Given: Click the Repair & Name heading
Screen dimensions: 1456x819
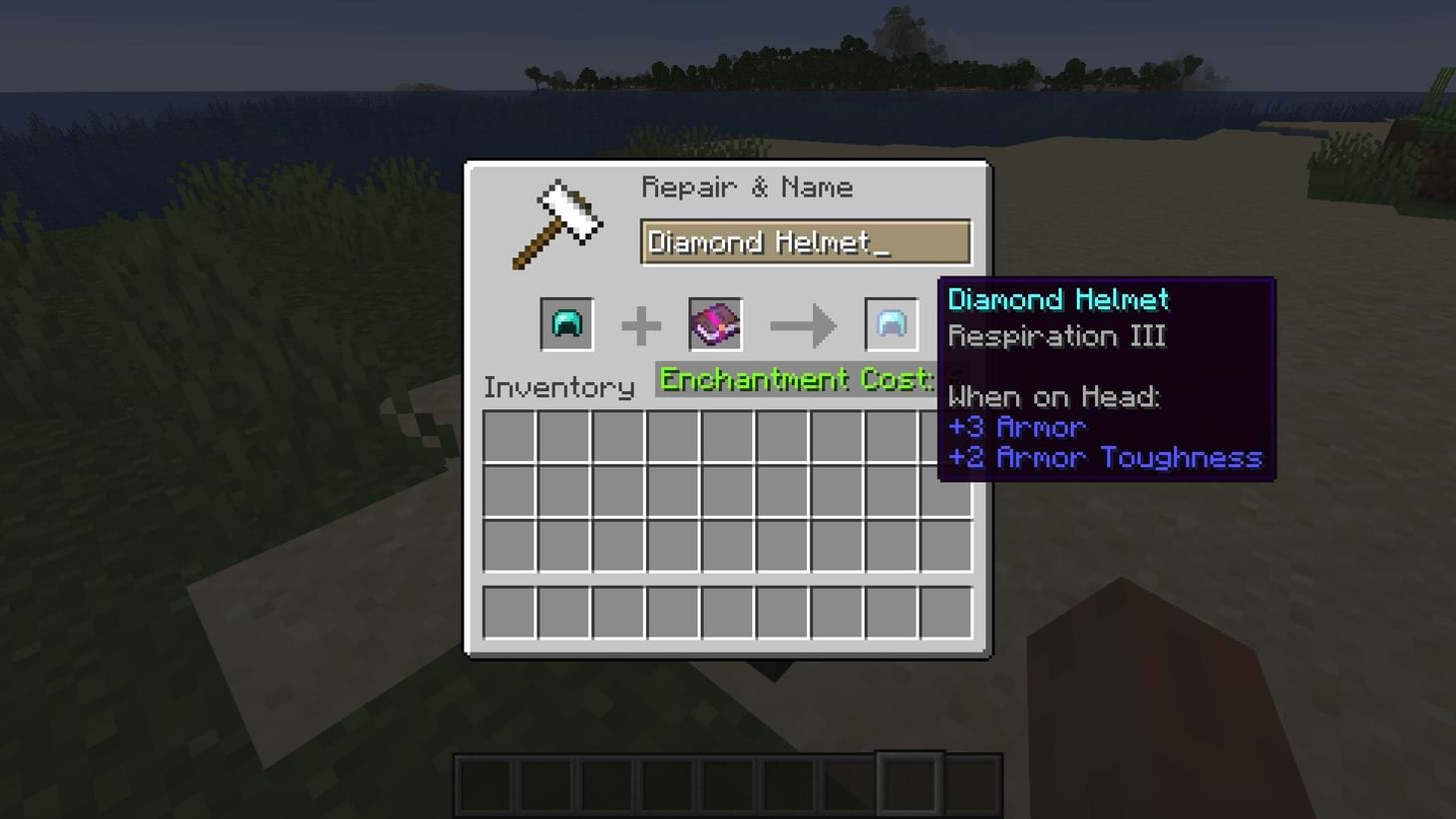Looking at the screenshot, I should [x=748, y=187].
